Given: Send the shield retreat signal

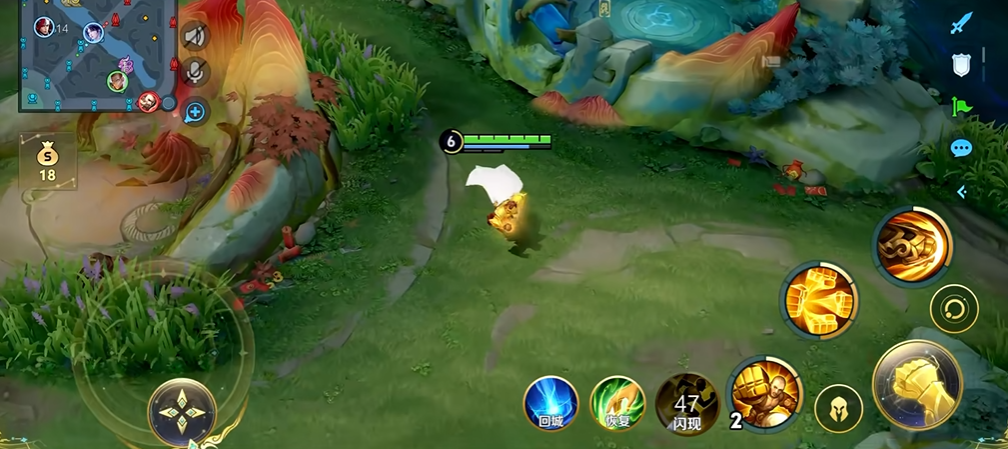Looking at the screenshot, I should pos(961,65).
